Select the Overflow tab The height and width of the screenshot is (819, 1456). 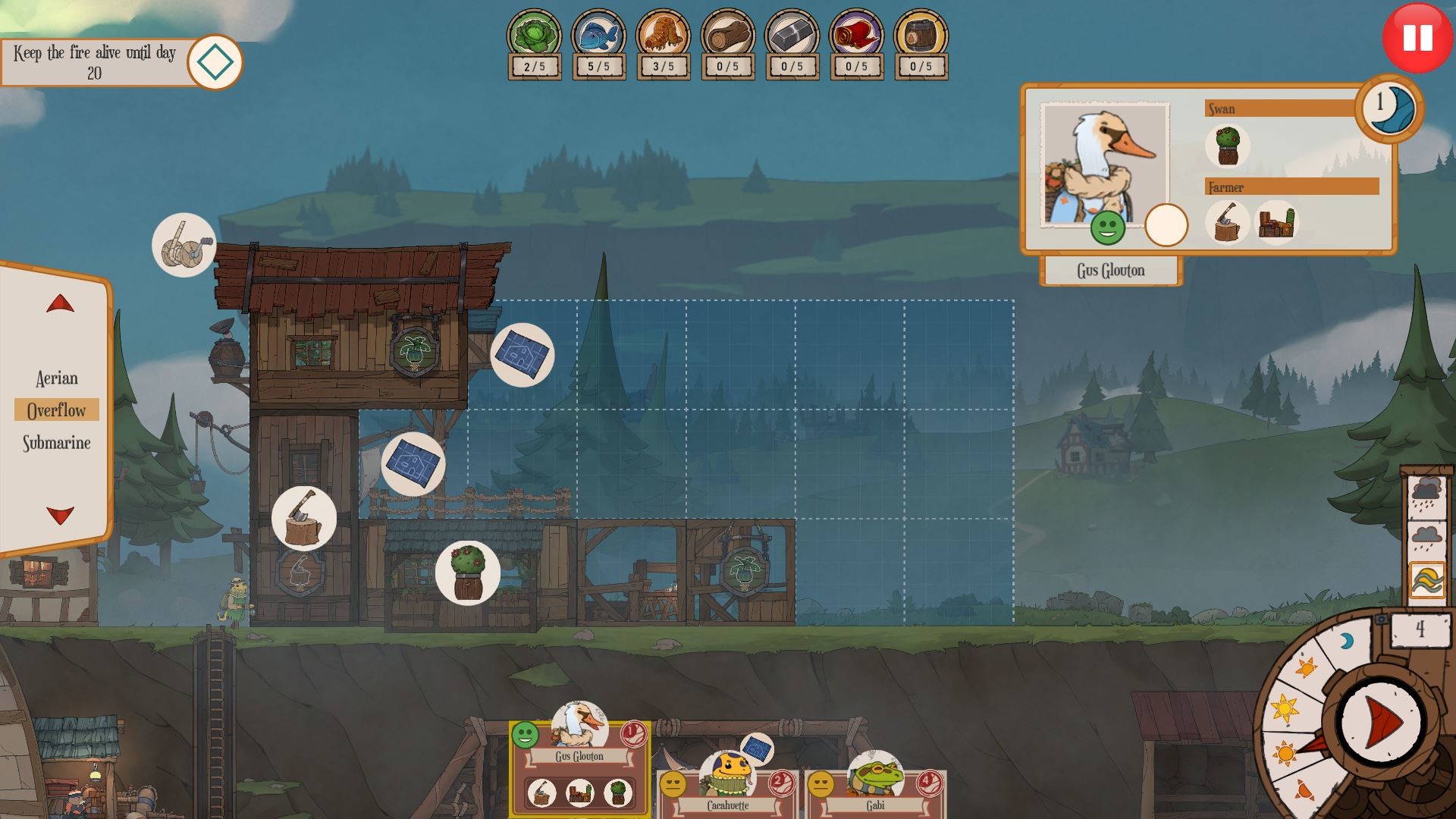57,409
